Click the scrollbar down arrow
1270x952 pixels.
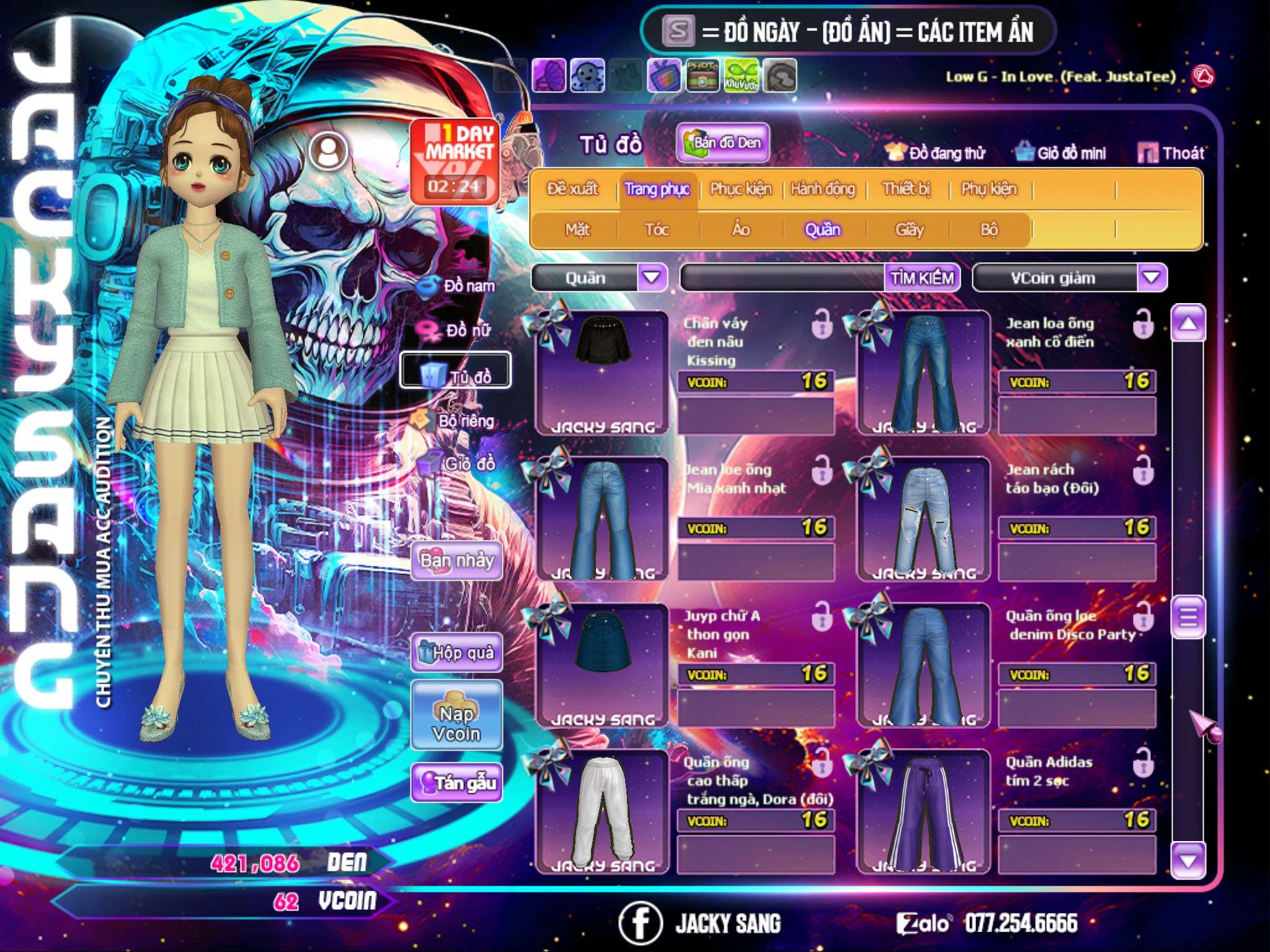pyautogui.click(x=1188, y=861)
